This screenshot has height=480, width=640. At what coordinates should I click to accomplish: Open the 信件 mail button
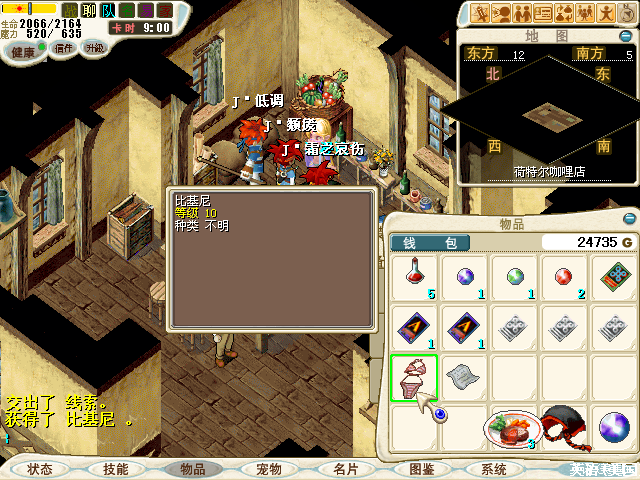coord(64,48)
